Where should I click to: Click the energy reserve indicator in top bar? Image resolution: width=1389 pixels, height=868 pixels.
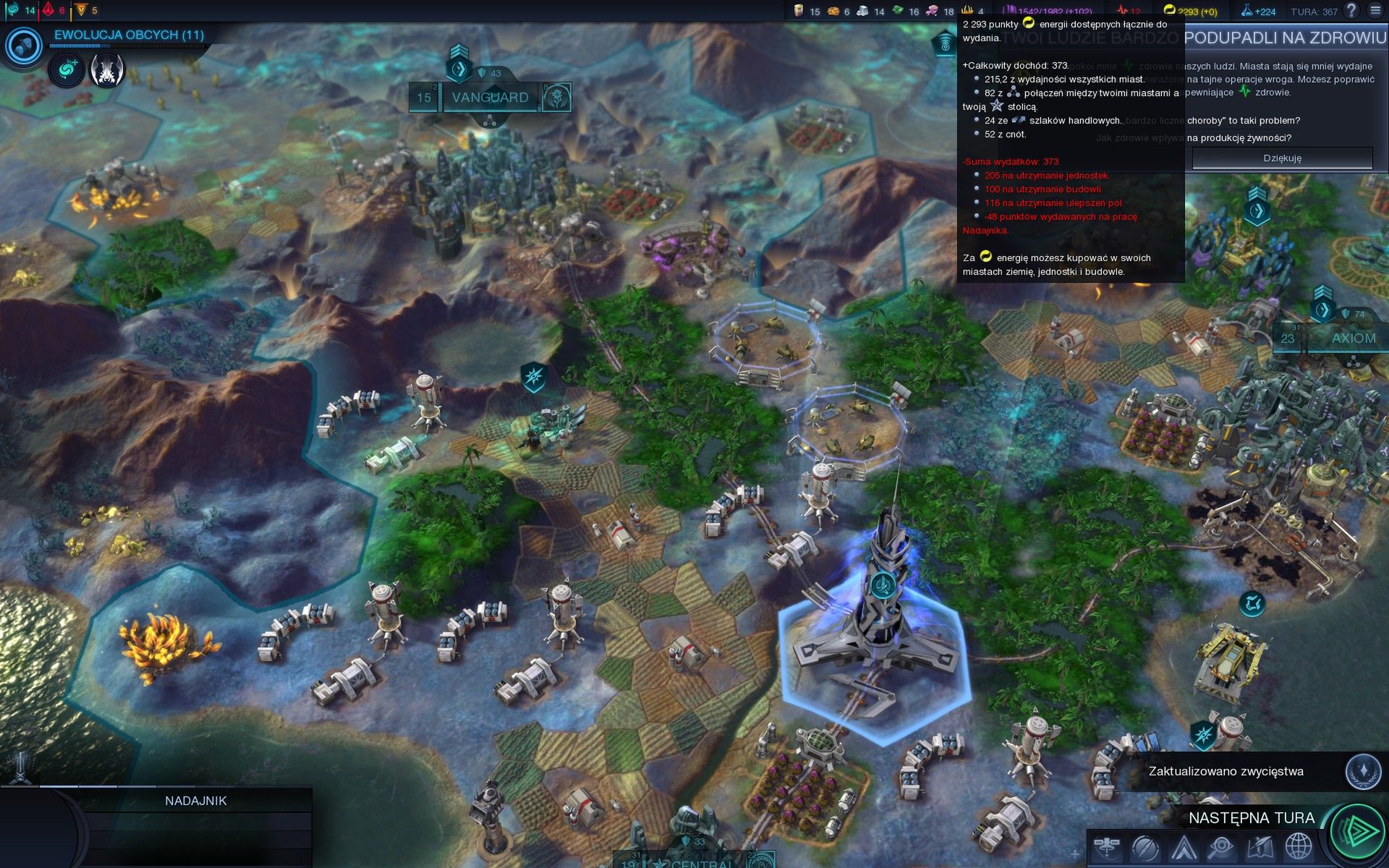(x=1190, y=11)
